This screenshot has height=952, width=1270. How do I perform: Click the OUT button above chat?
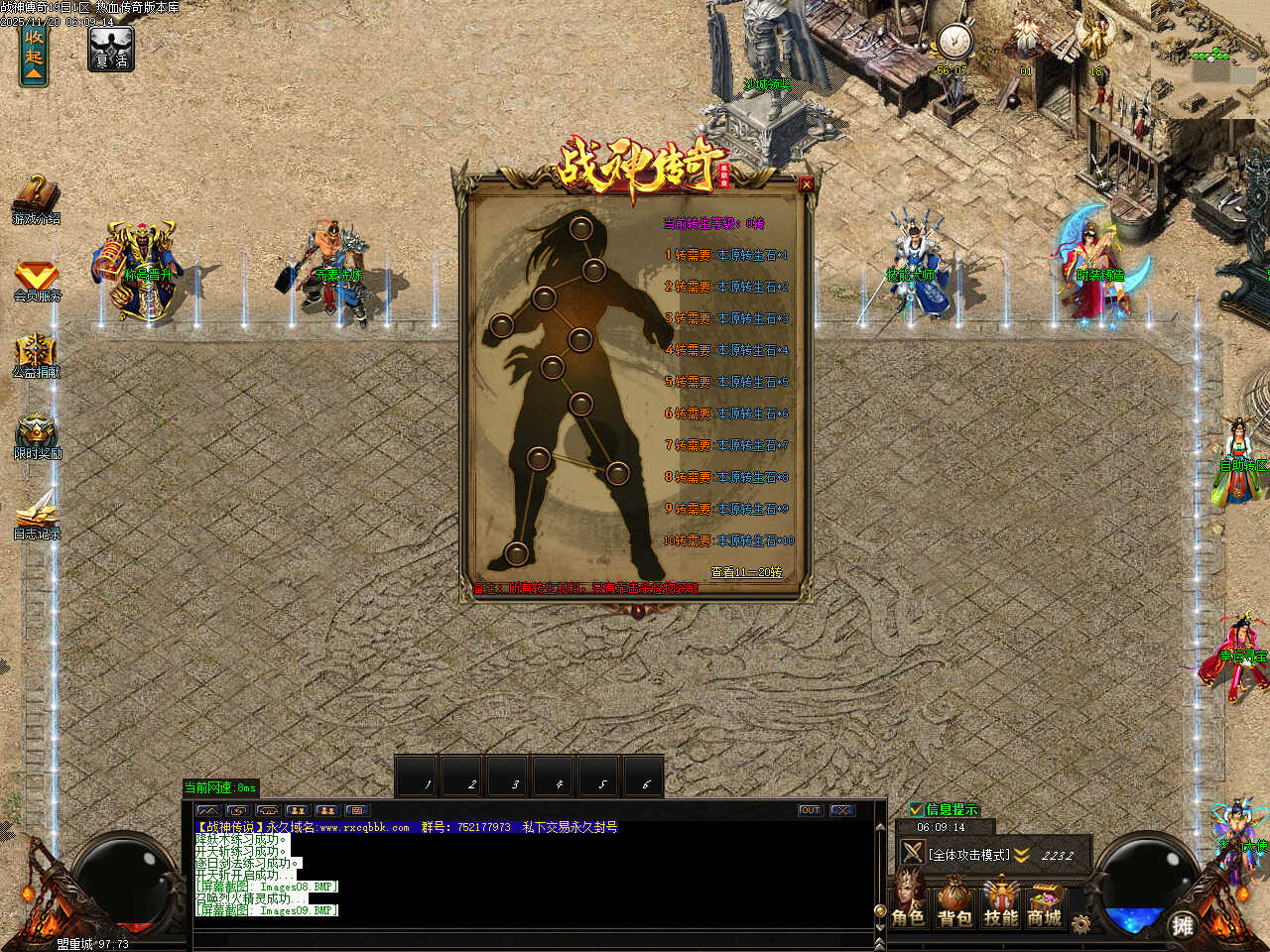coord(811,810)
